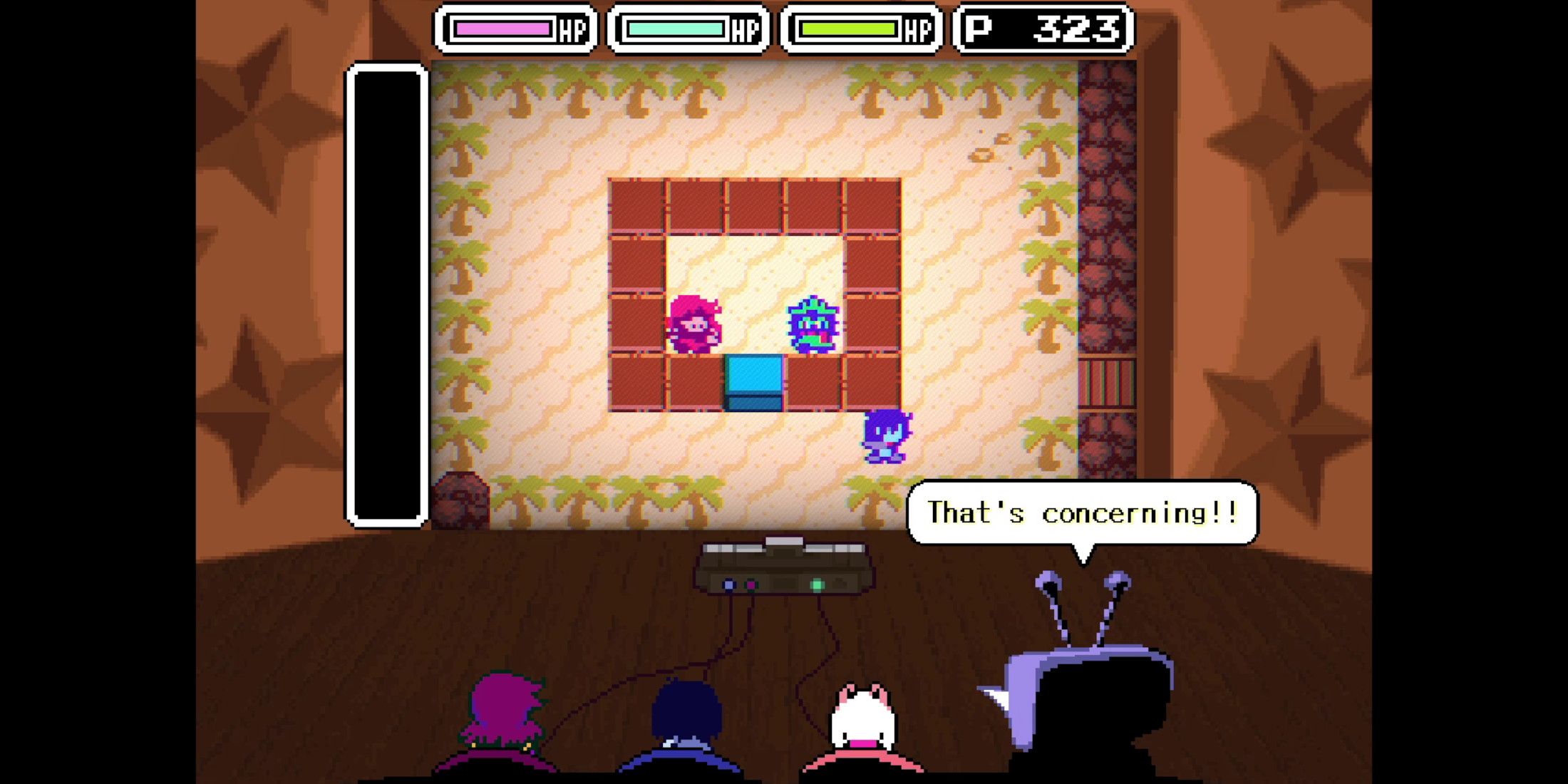This screenshot has width=1568, height=784.
Task: Toggle the blue switch on the console front
Action: pos(728,584)
